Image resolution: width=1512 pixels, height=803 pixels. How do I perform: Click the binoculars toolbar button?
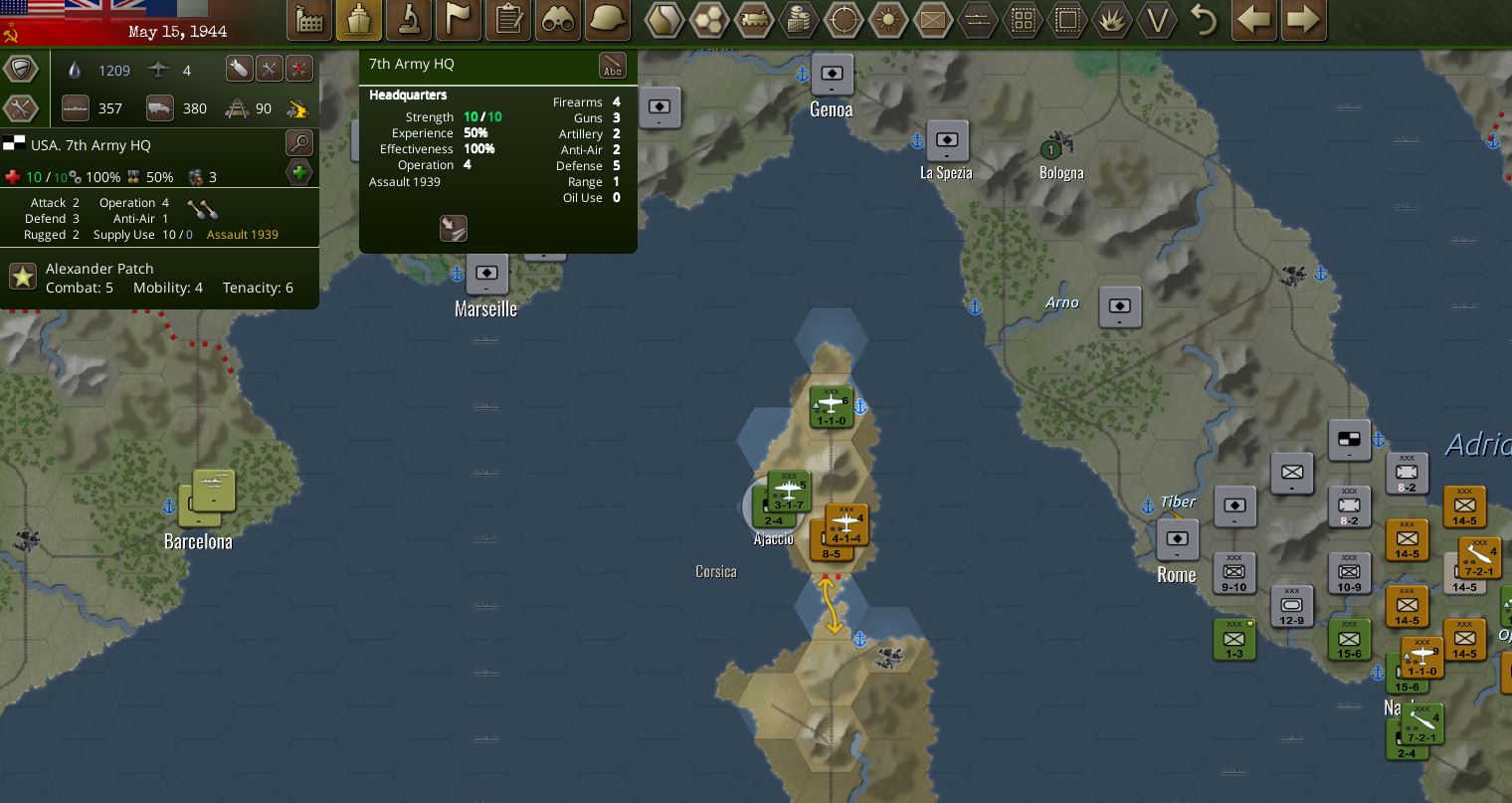coord(557,20)
